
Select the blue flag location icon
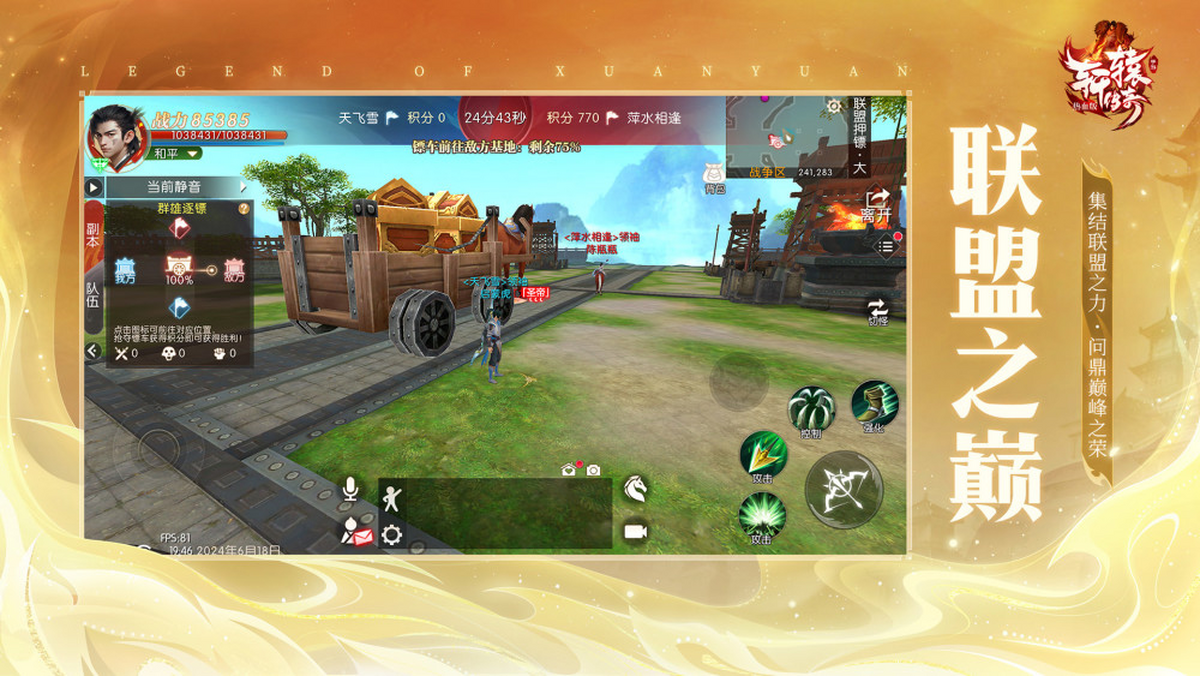(x=180, y=308)
